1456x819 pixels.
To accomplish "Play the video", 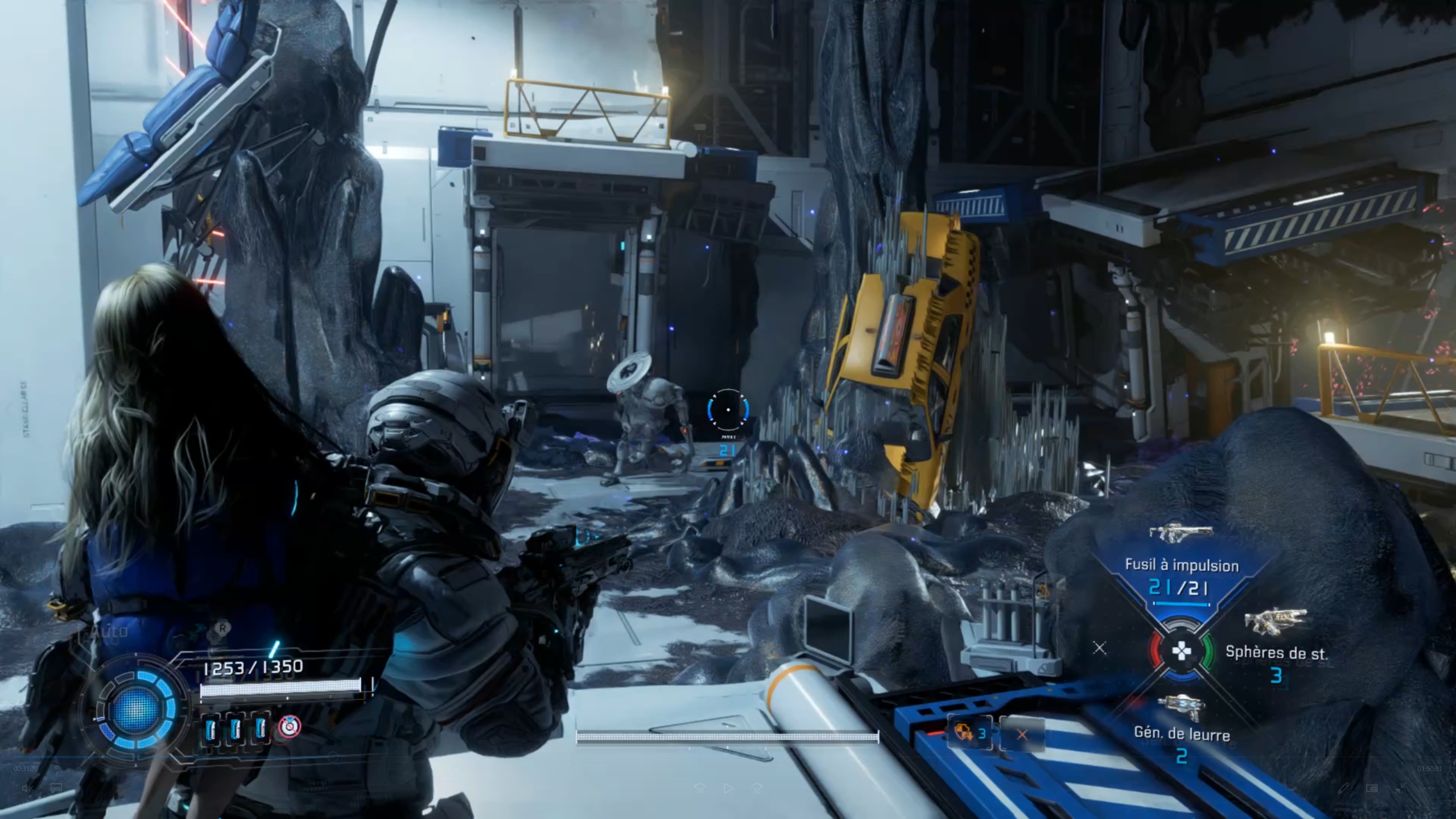I will tap(728, 788).
